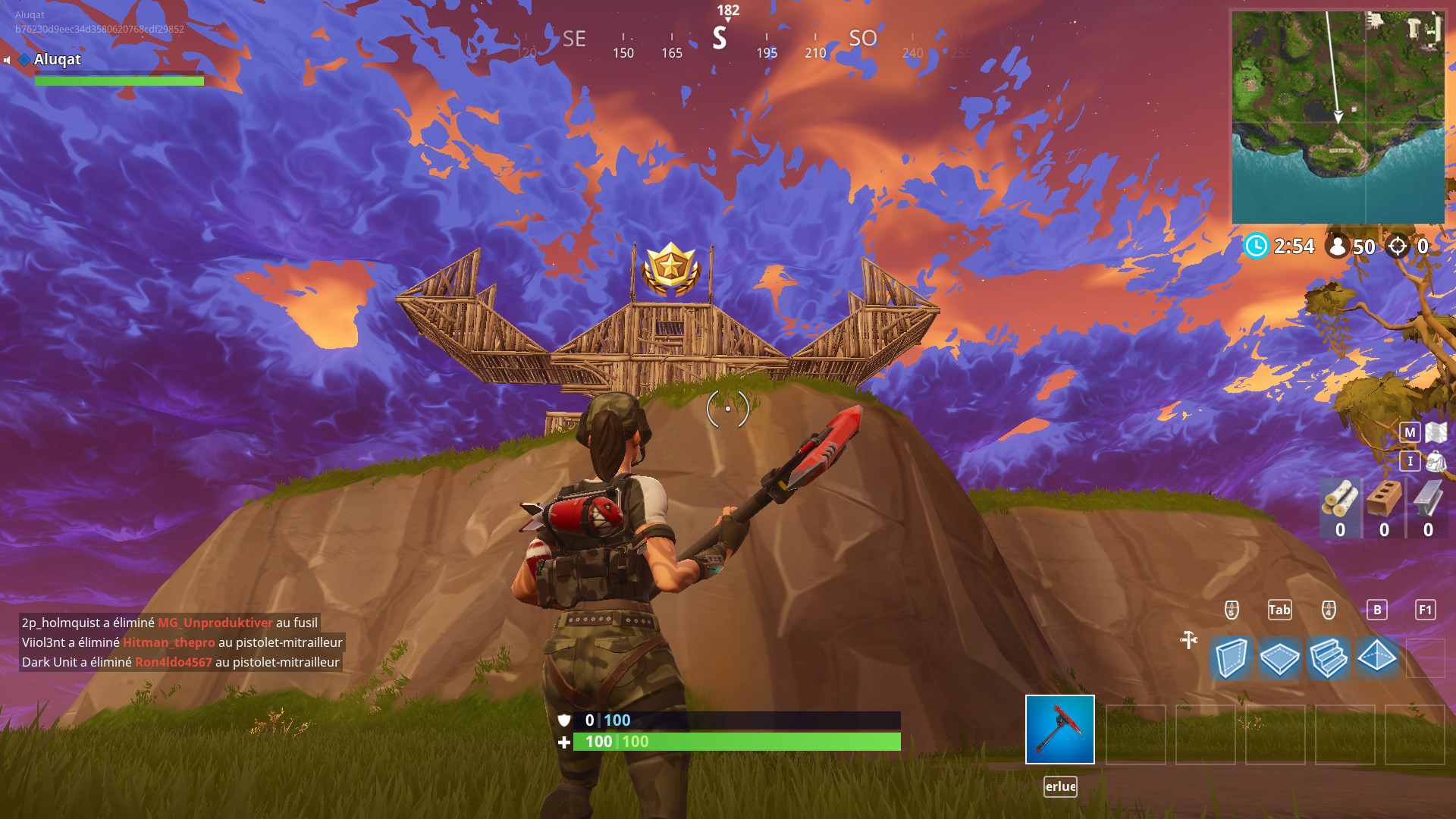Screen dimensions: 1456x819
Task: Choose the floor building piece
Action: tap(1279, 657)
